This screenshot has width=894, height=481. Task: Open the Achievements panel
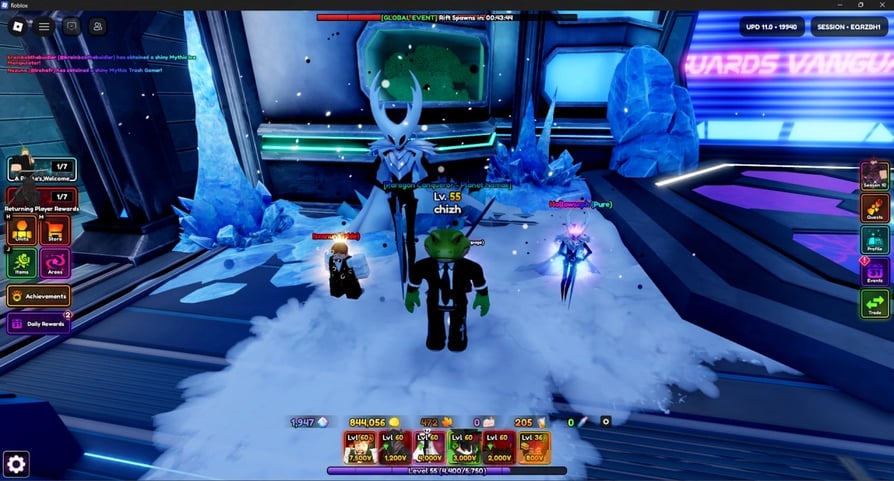coord(38,296)
